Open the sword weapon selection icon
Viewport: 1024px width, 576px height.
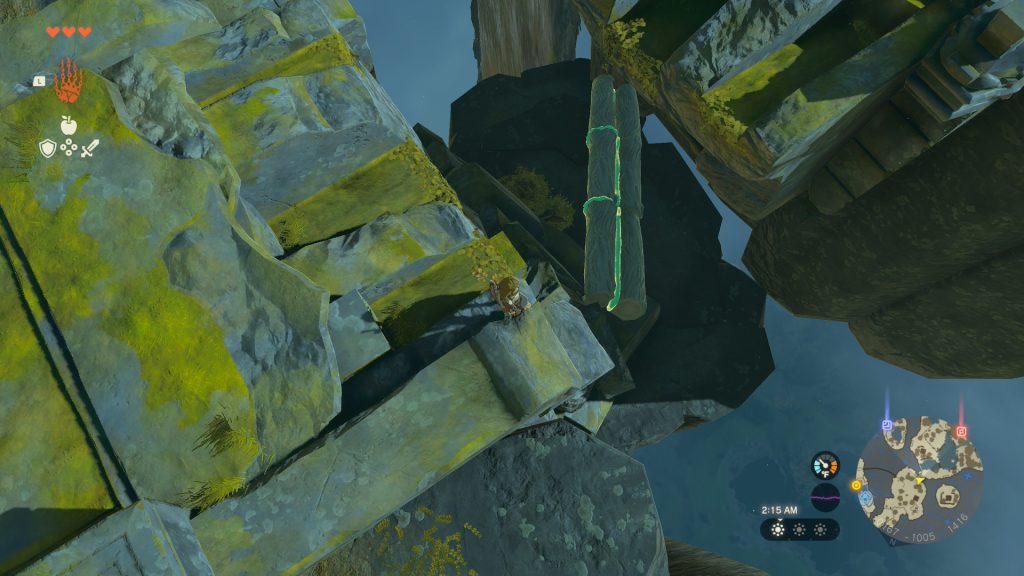coord(90,149)
